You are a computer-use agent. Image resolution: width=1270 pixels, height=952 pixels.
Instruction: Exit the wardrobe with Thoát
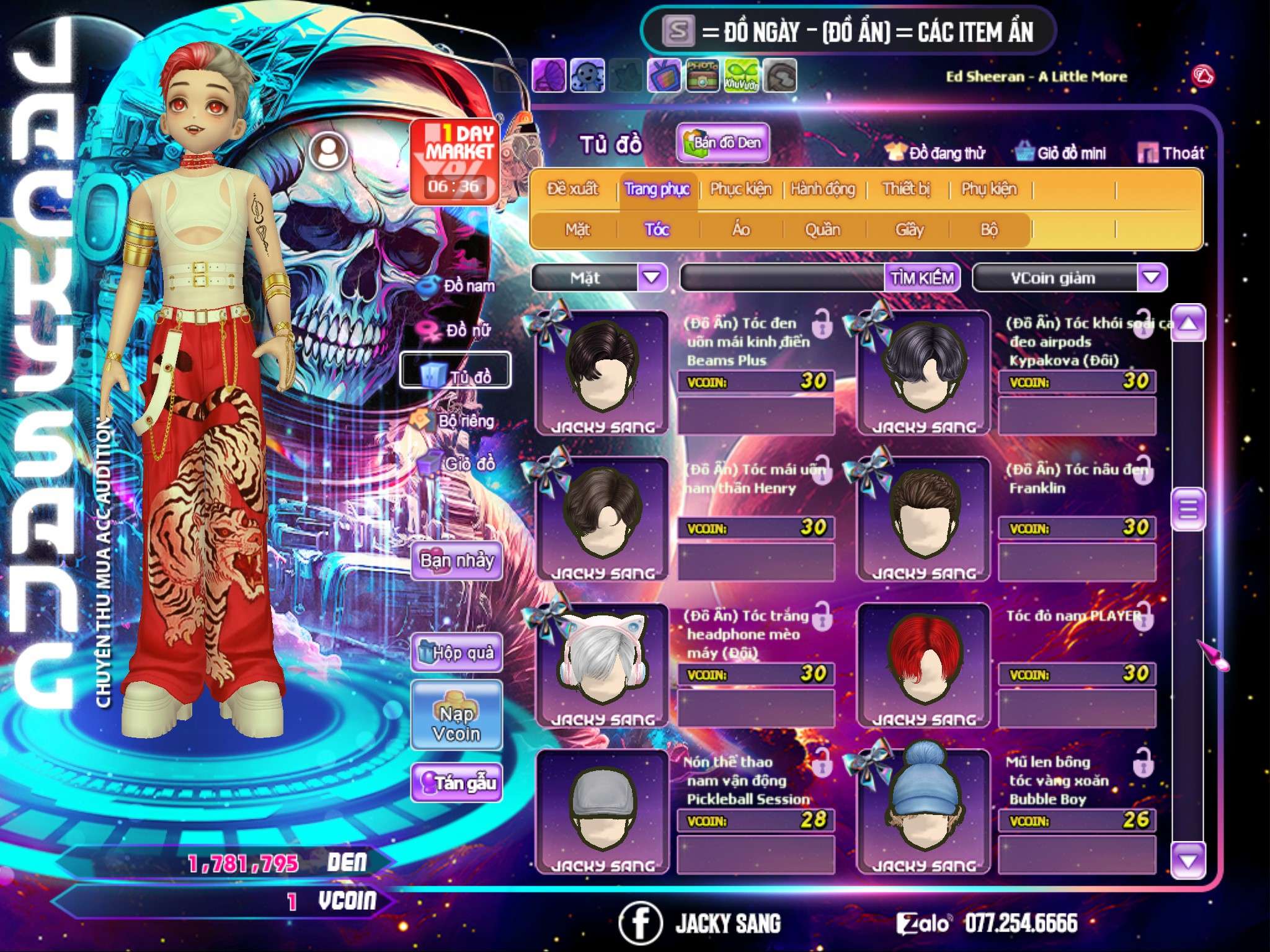pos(1171,153)
